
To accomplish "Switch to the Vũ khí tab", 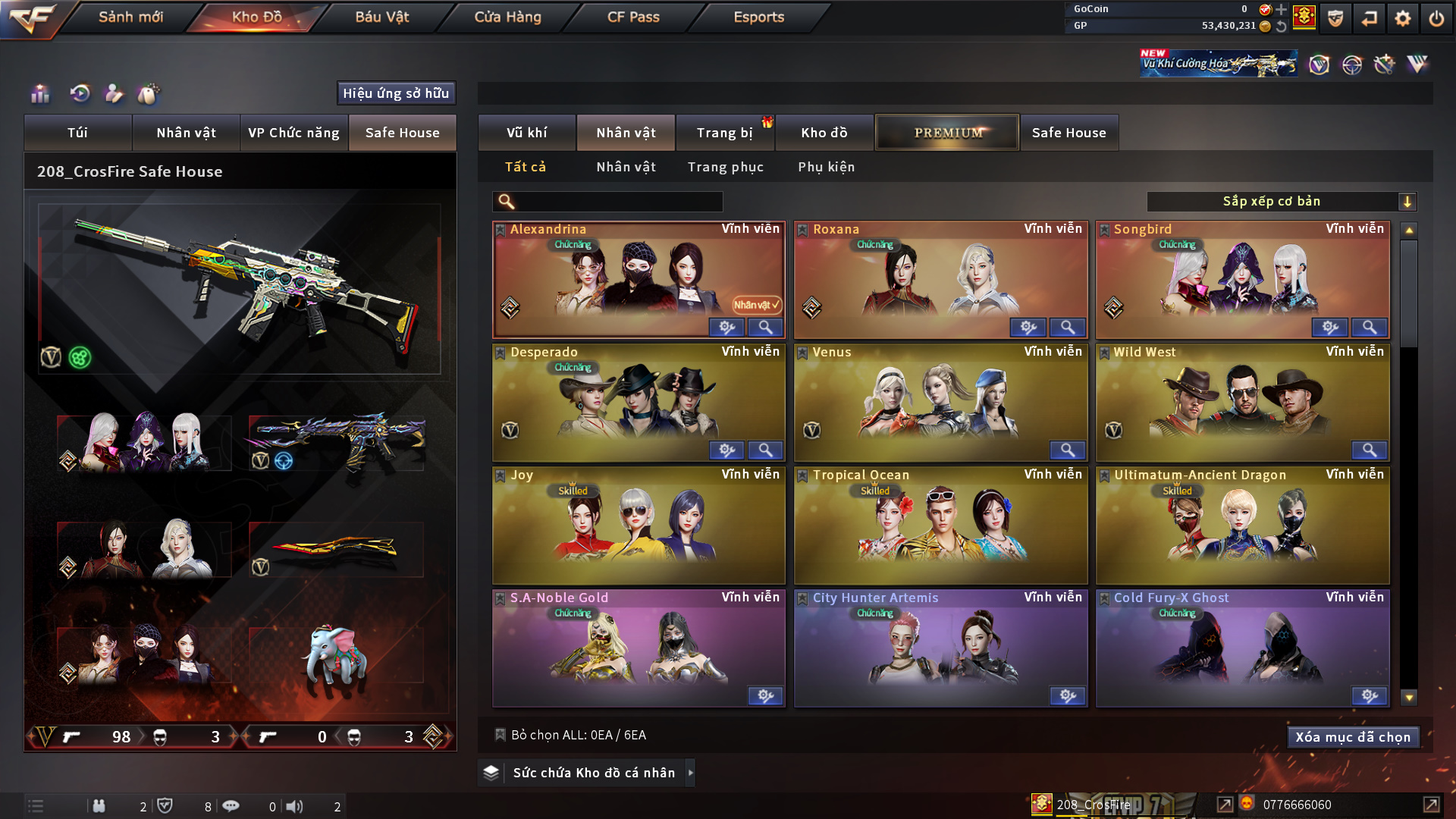I will 526,133.
